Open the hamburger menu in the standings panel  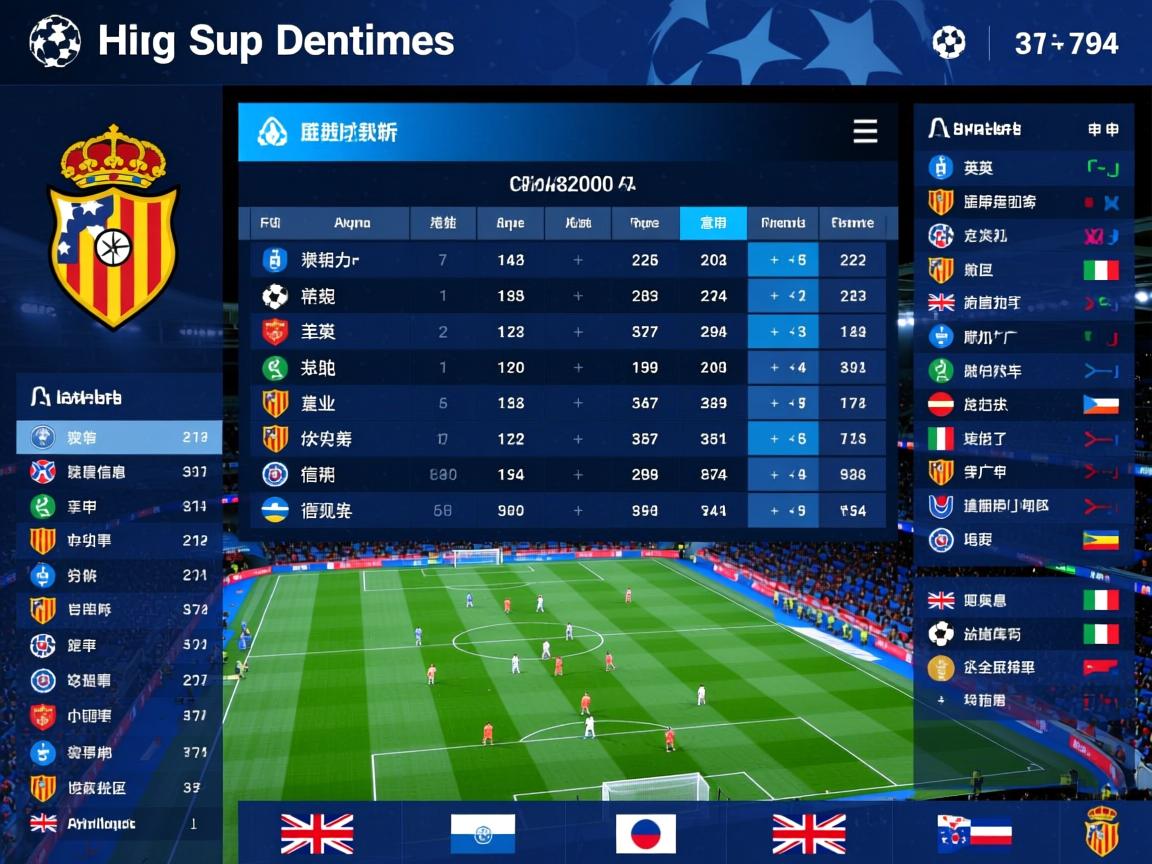[x=865, y=132]
